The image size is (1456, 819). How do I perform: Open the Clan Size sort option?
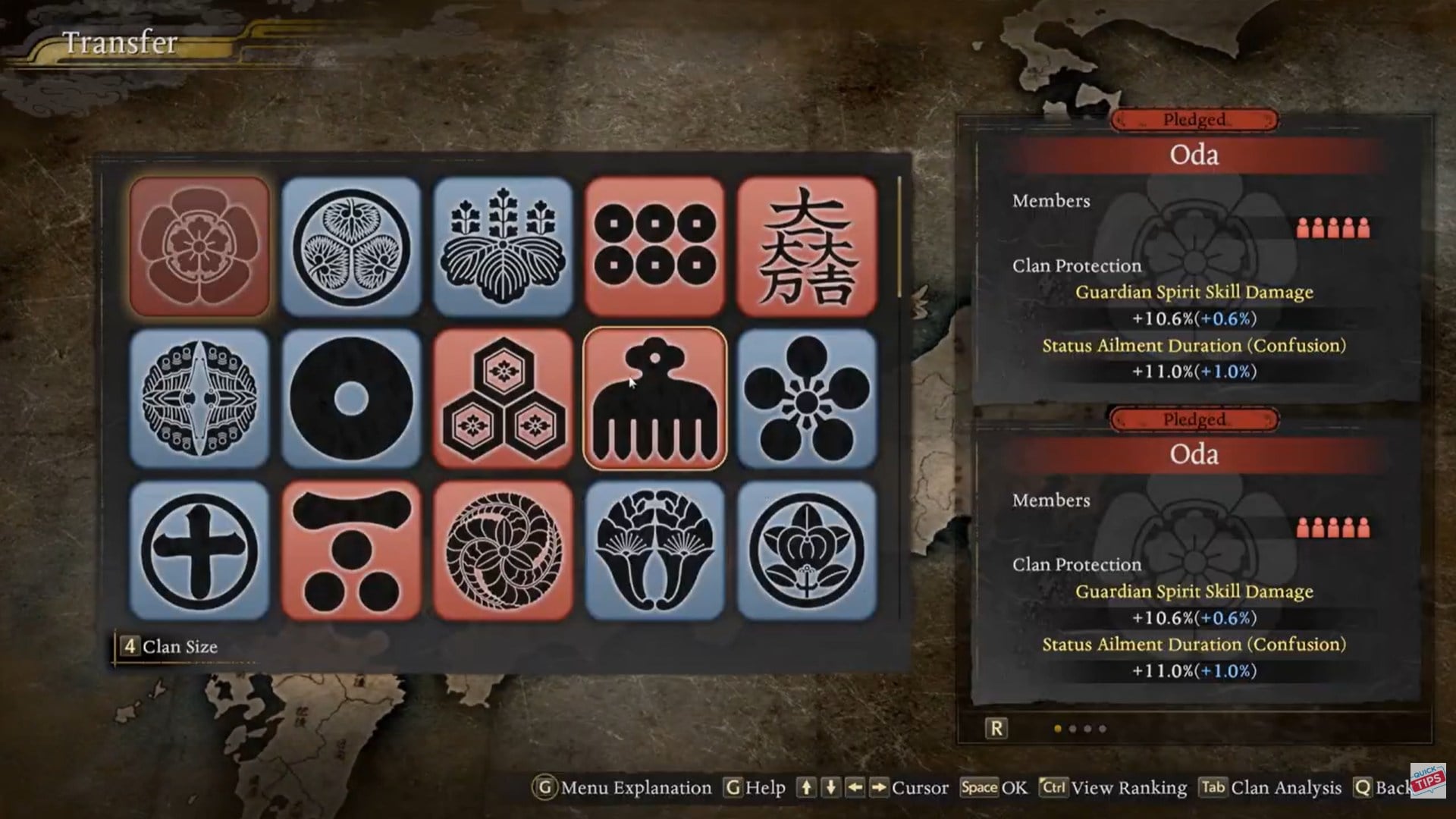[x=170, y=647]
